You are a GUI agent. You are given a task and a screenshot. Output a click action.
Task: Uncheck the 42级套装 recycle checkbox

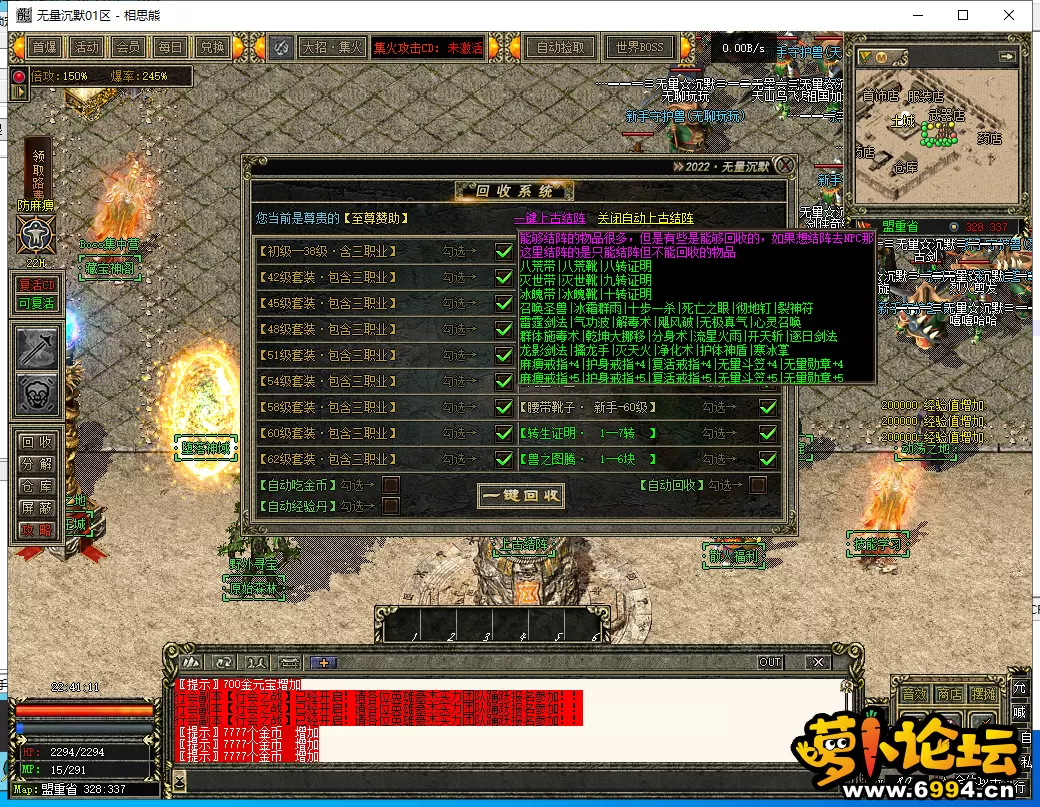[504, 277]
